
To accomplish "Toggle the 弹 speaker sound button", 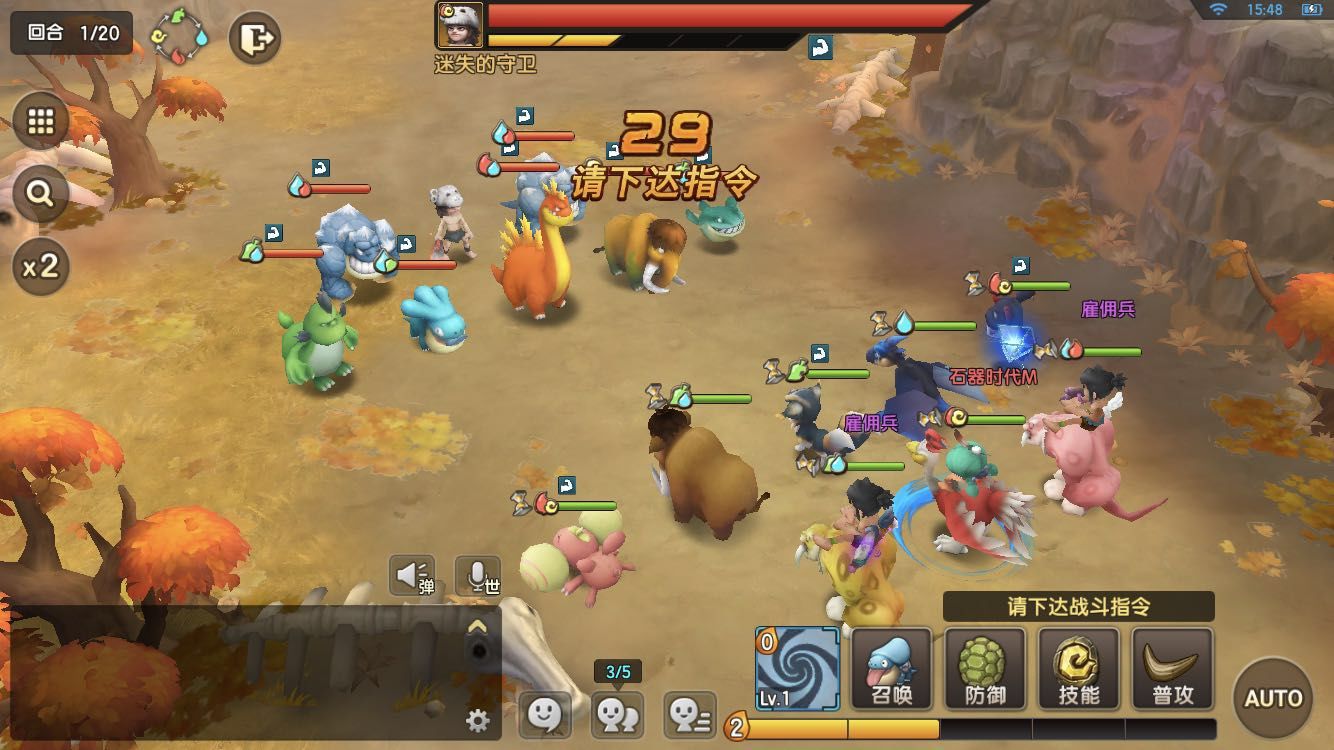I will click(412, 575).
